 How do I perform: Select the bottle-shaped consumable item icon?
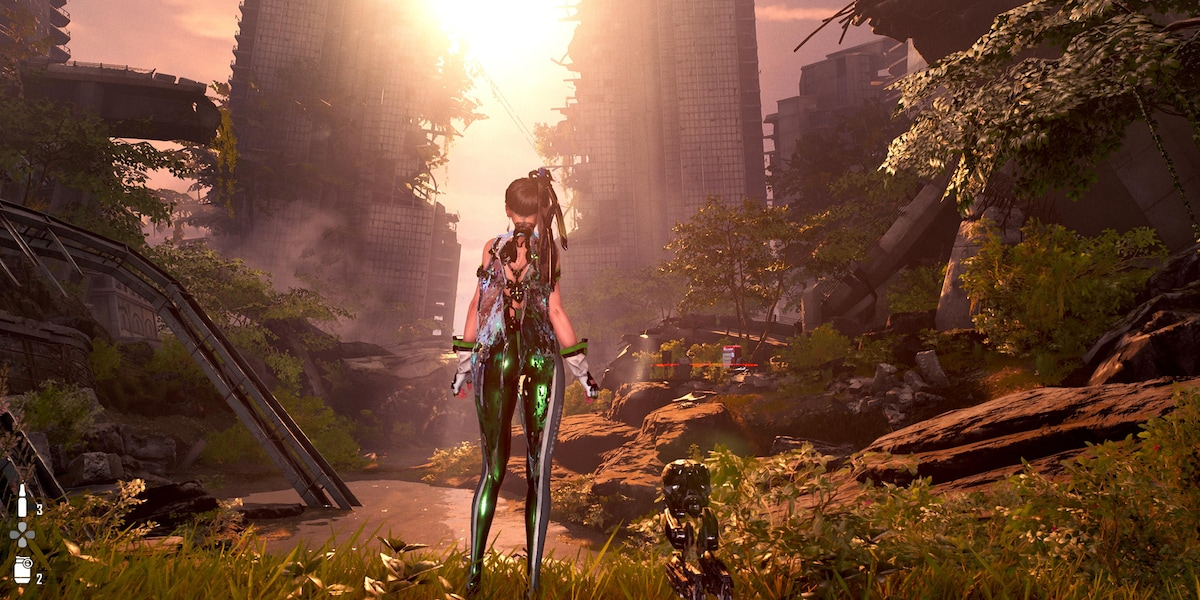[22, 502]
